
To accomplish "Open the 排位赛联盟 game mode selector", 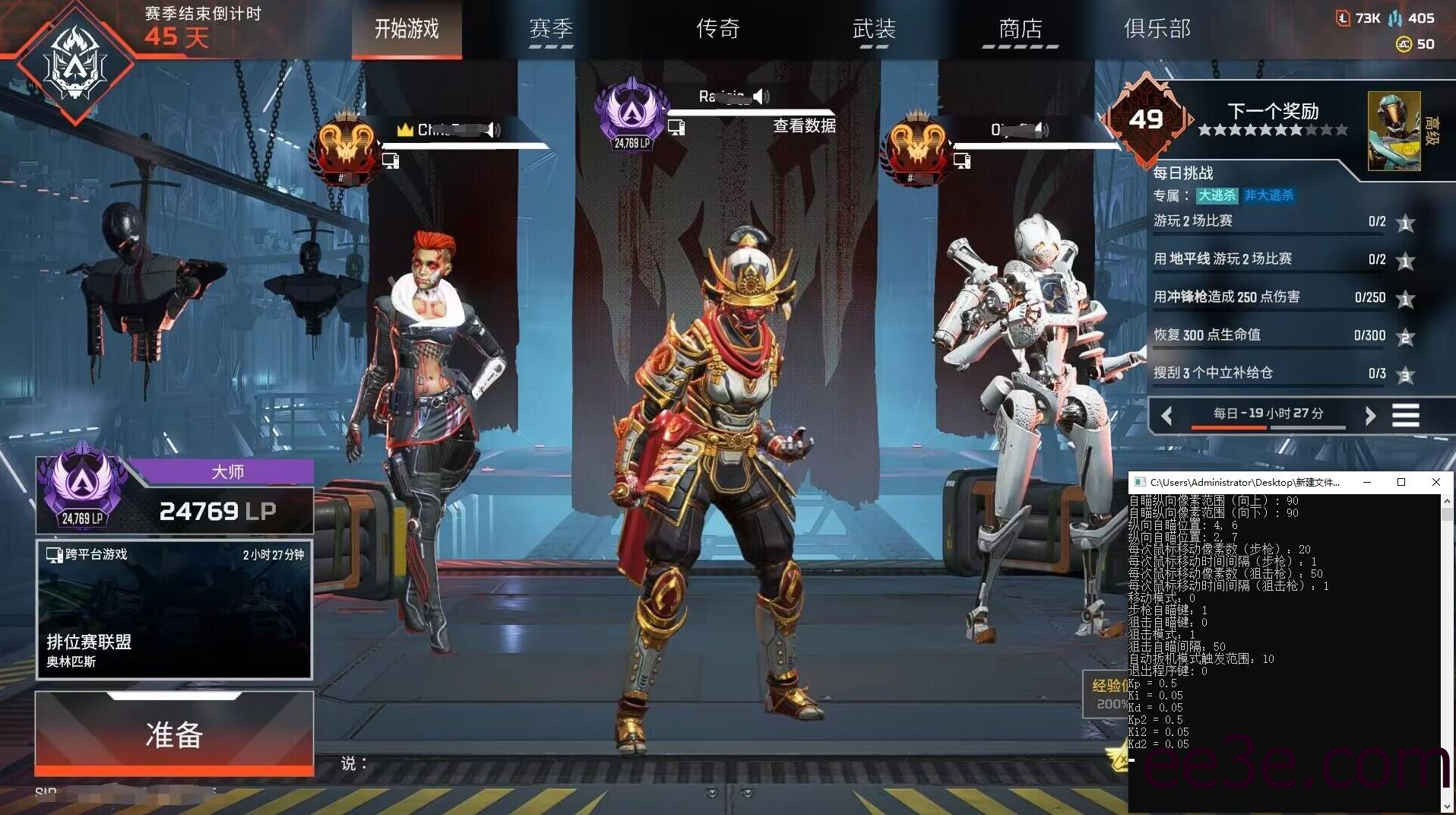I will pos(174,609).
